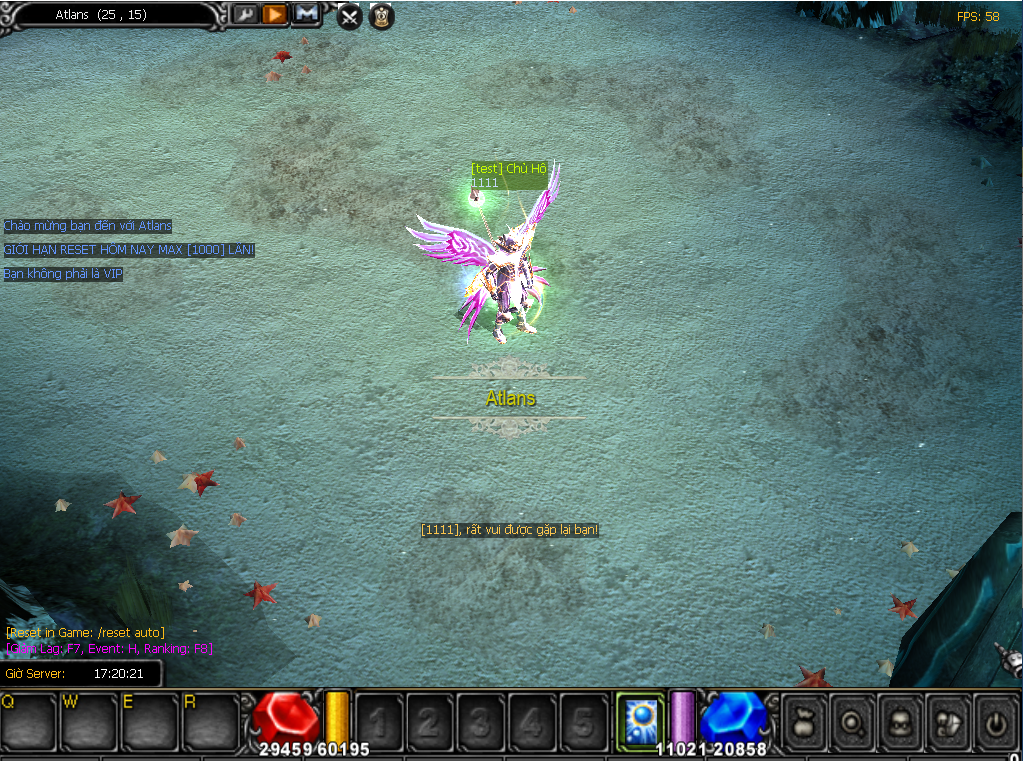Select the E hotkey slot
Viewport: 1023px width, 761px height.
point(151,720)
